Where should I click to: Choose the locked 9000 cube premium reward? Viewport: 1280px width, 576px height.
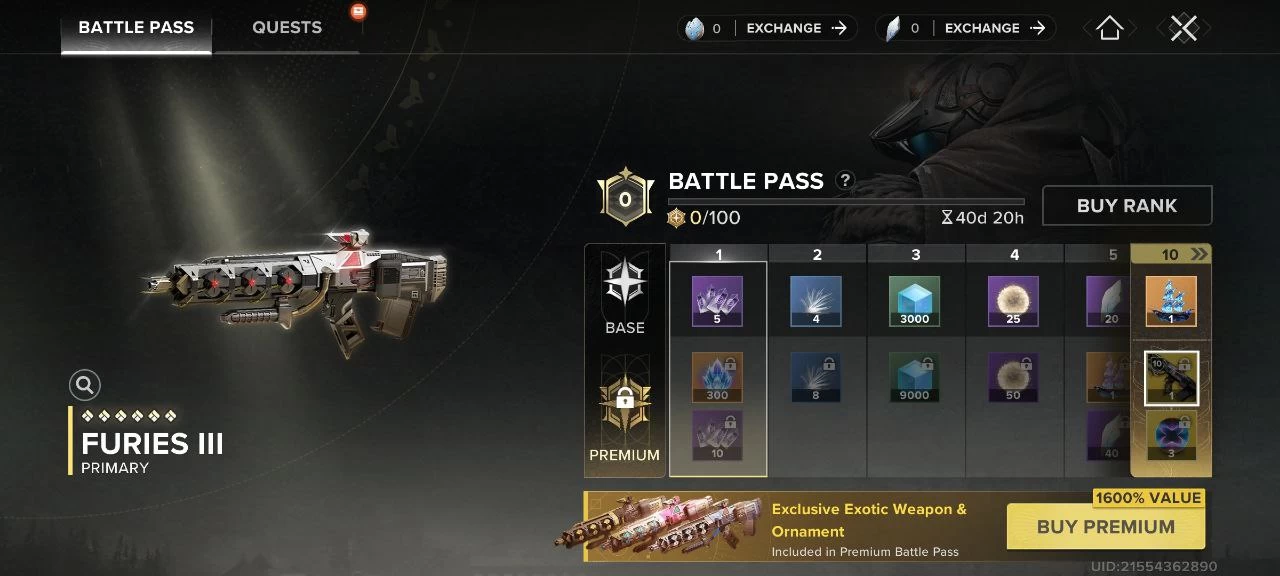pyautogui.click(x=914, y=377)
